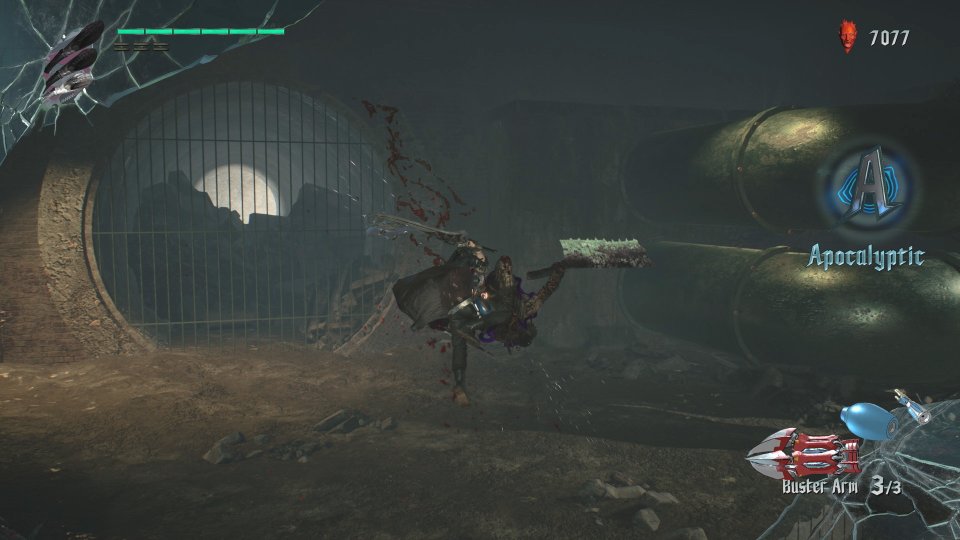Click the red orb currency icon
960x540 pixels.
[848, 38]
